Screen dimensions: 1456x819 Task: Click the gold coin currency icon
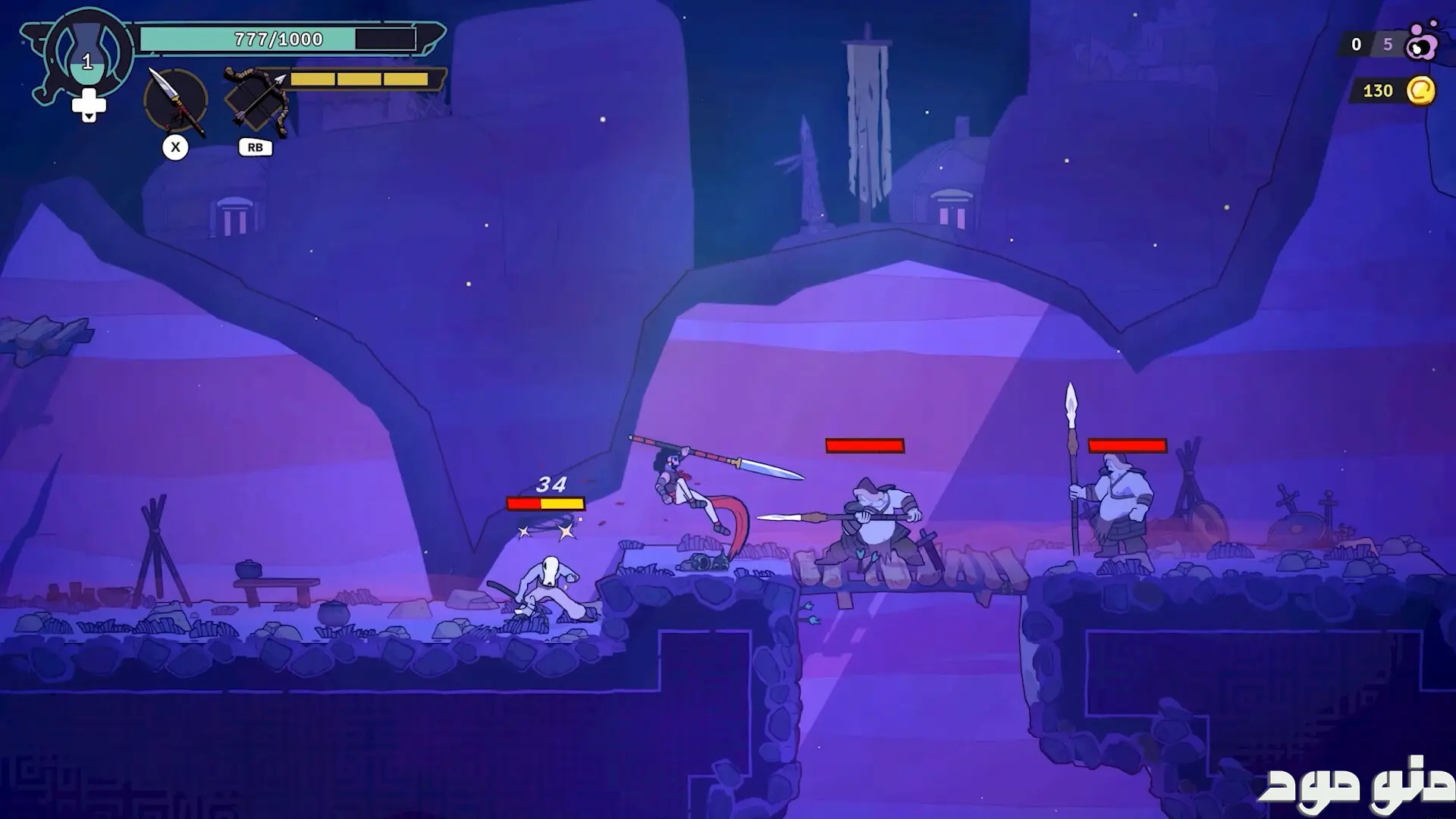click(x=1420, y=91)
